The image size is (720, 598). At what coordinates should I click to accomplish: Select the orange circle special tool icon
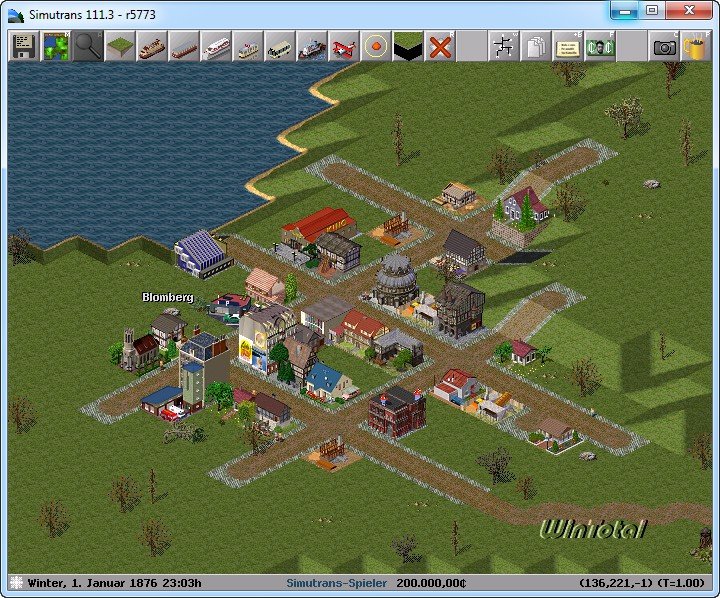point(376,46)
